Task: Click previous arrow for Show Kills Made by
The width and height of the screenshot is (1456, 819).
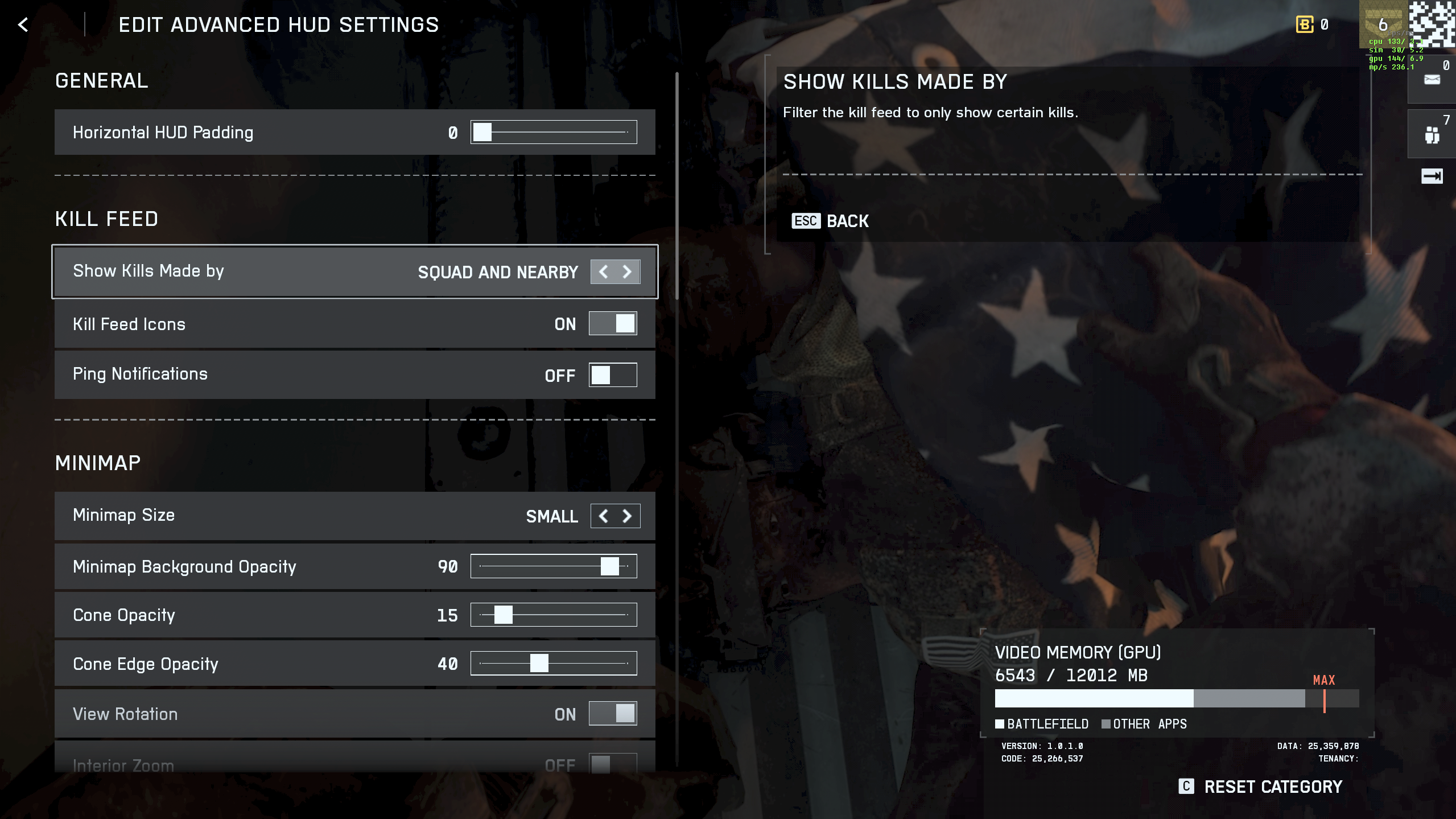Action: click(603, 272)
